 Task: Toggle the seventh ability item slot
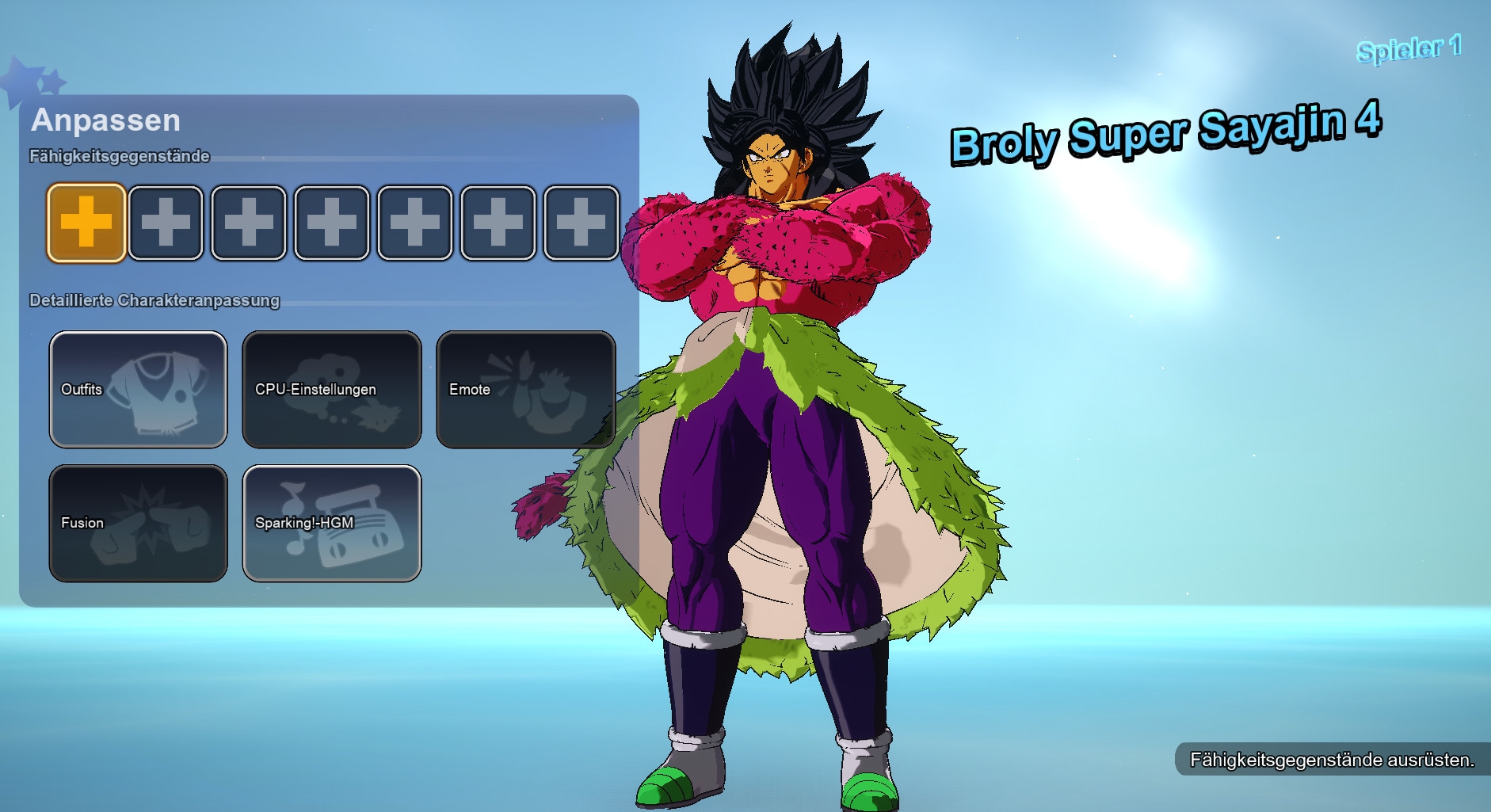coord(579,223)
